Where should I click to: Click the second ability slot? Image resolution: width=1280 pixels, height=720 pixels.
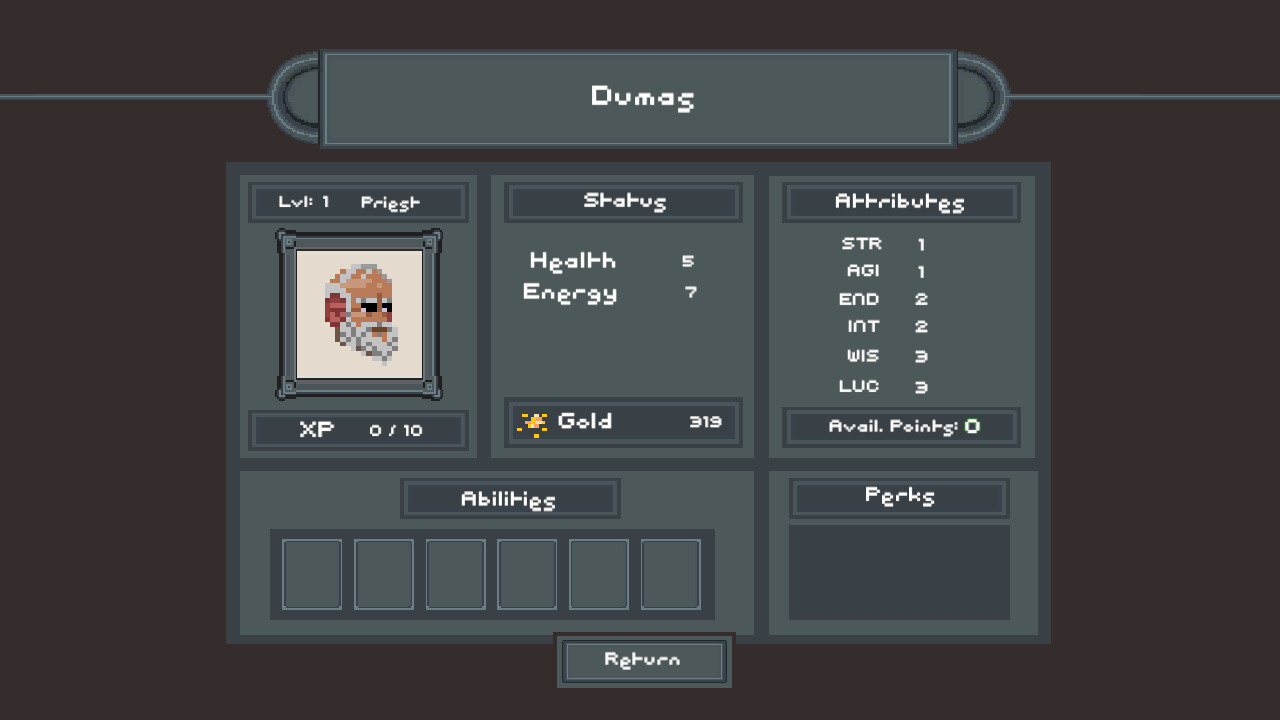[383, 574]
